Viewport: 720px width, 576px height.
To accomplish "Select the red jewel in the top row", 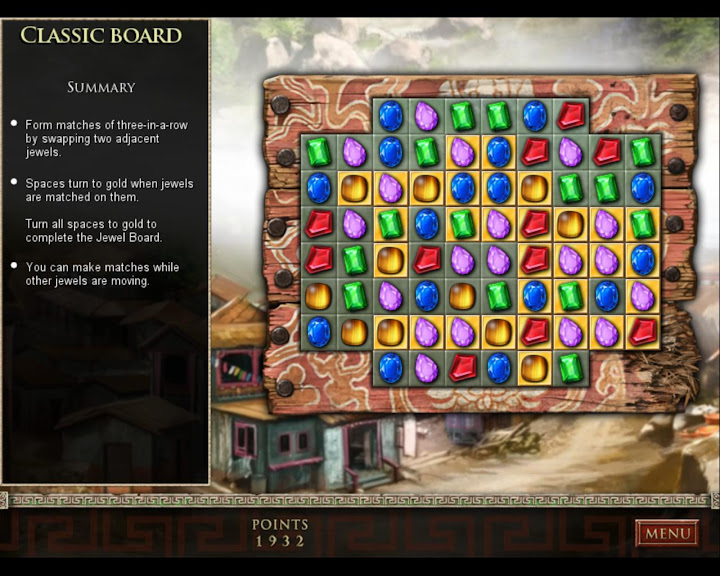I will (571, 116).
